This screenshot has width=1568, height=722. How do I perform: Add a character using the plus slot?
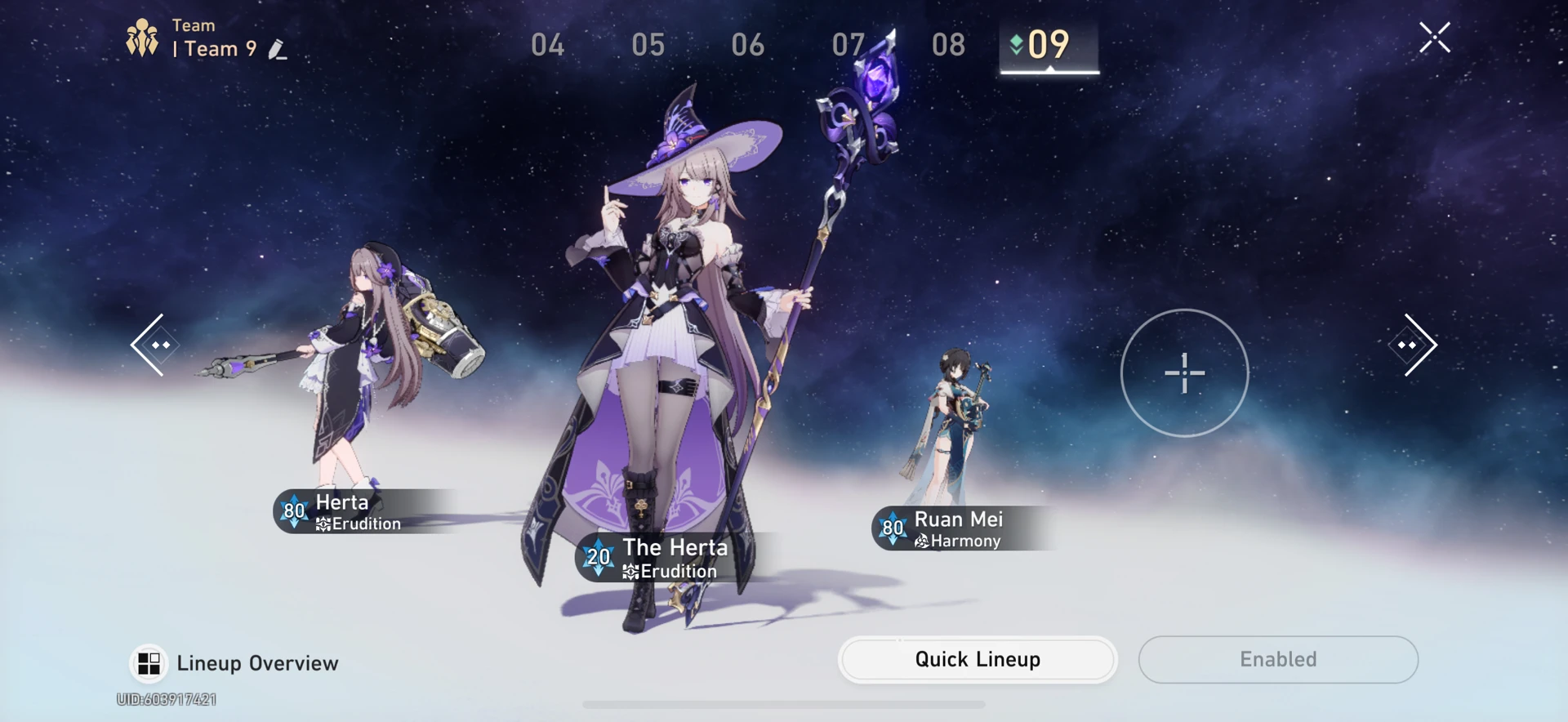(x=1183, y=373)
